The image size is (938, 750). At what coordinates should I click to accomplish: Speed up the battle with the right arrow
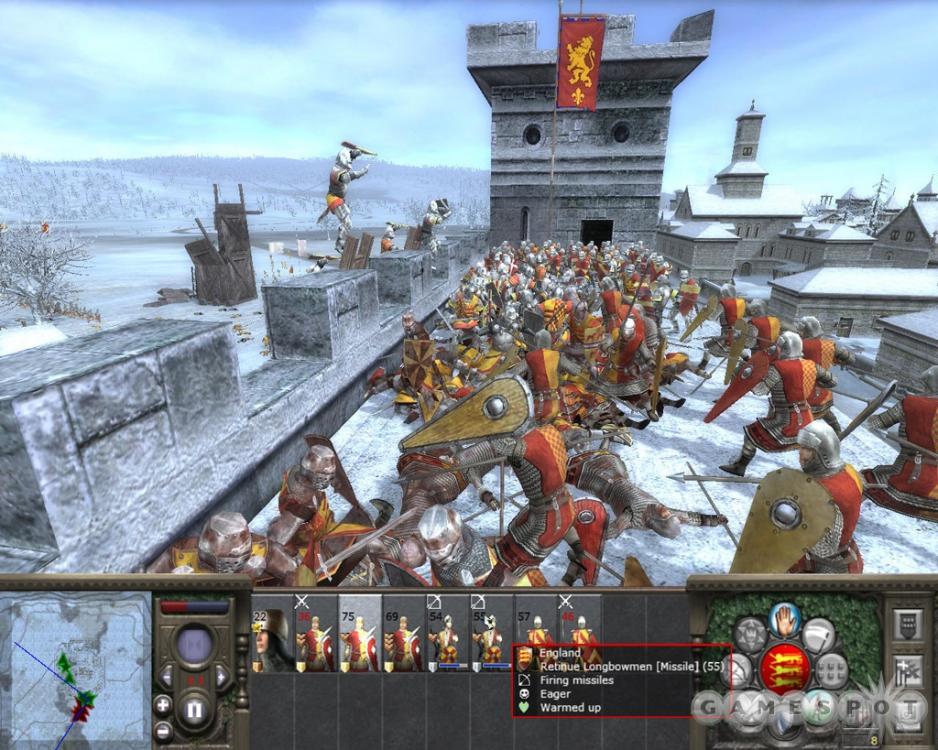[x=222, y=678]
